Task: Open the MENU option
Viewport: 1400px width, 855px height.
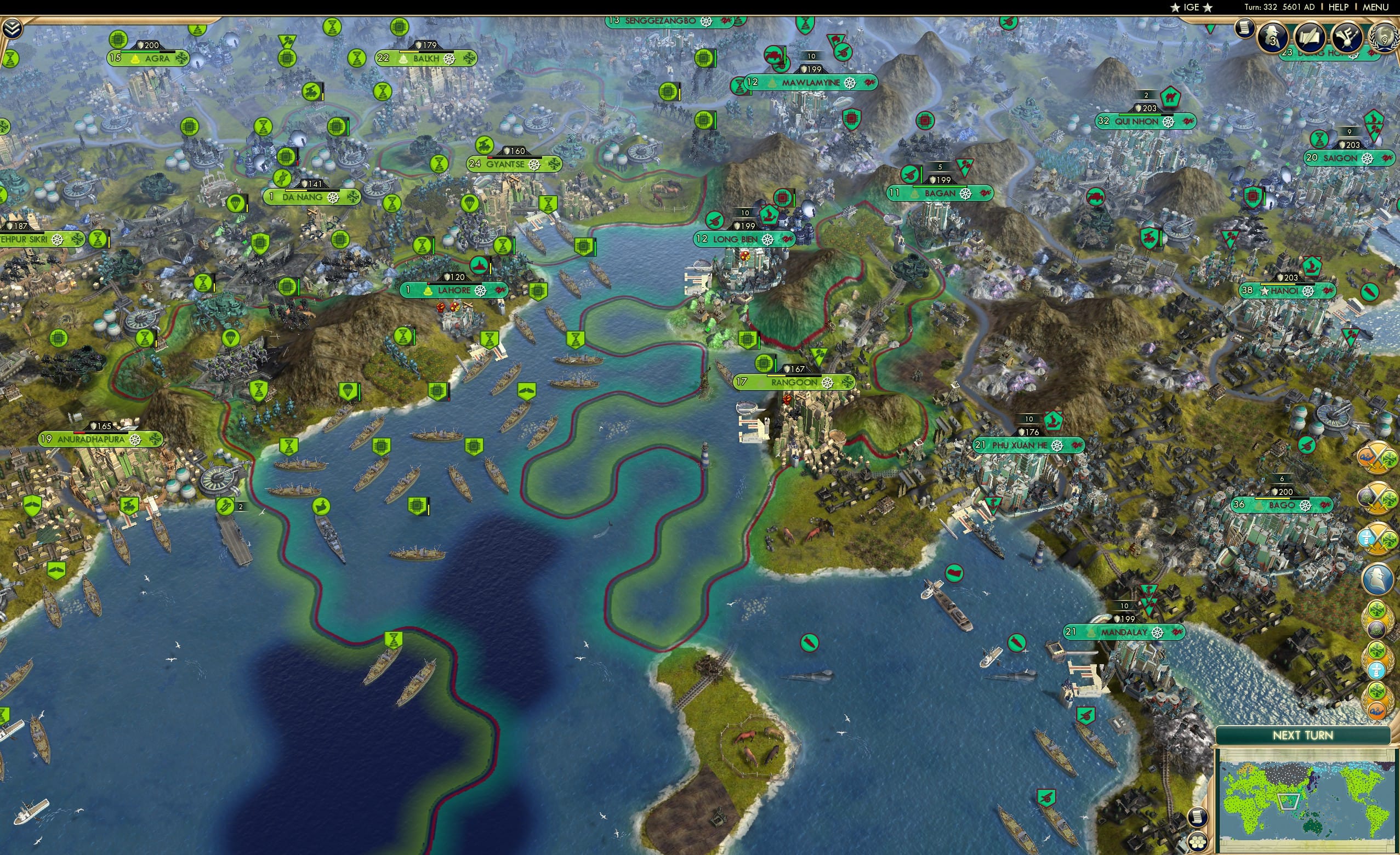Action: [x=1374, y=7]
